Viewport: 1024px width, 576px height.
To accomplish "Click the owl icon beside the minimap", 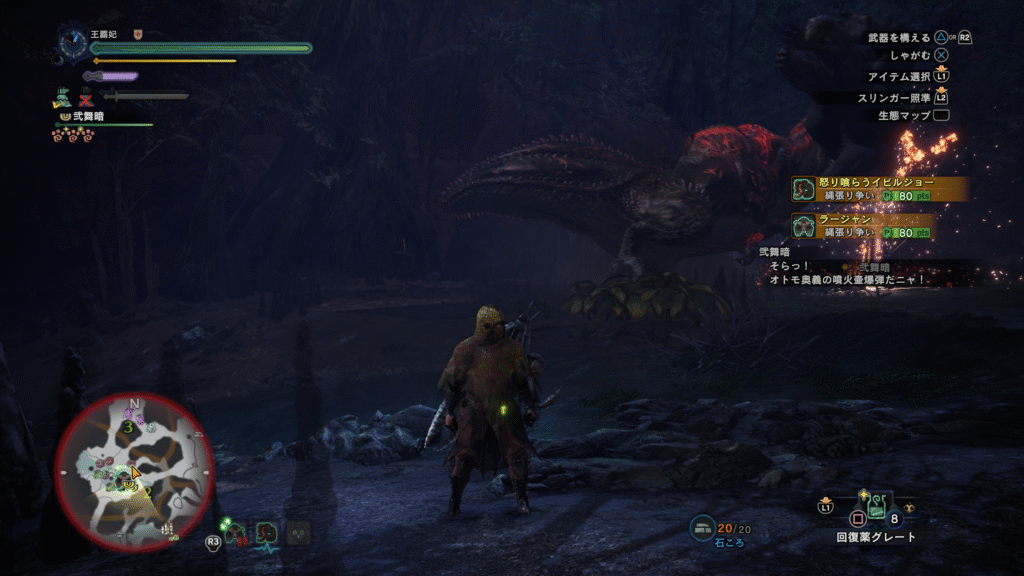I will (x=297, y=533).
